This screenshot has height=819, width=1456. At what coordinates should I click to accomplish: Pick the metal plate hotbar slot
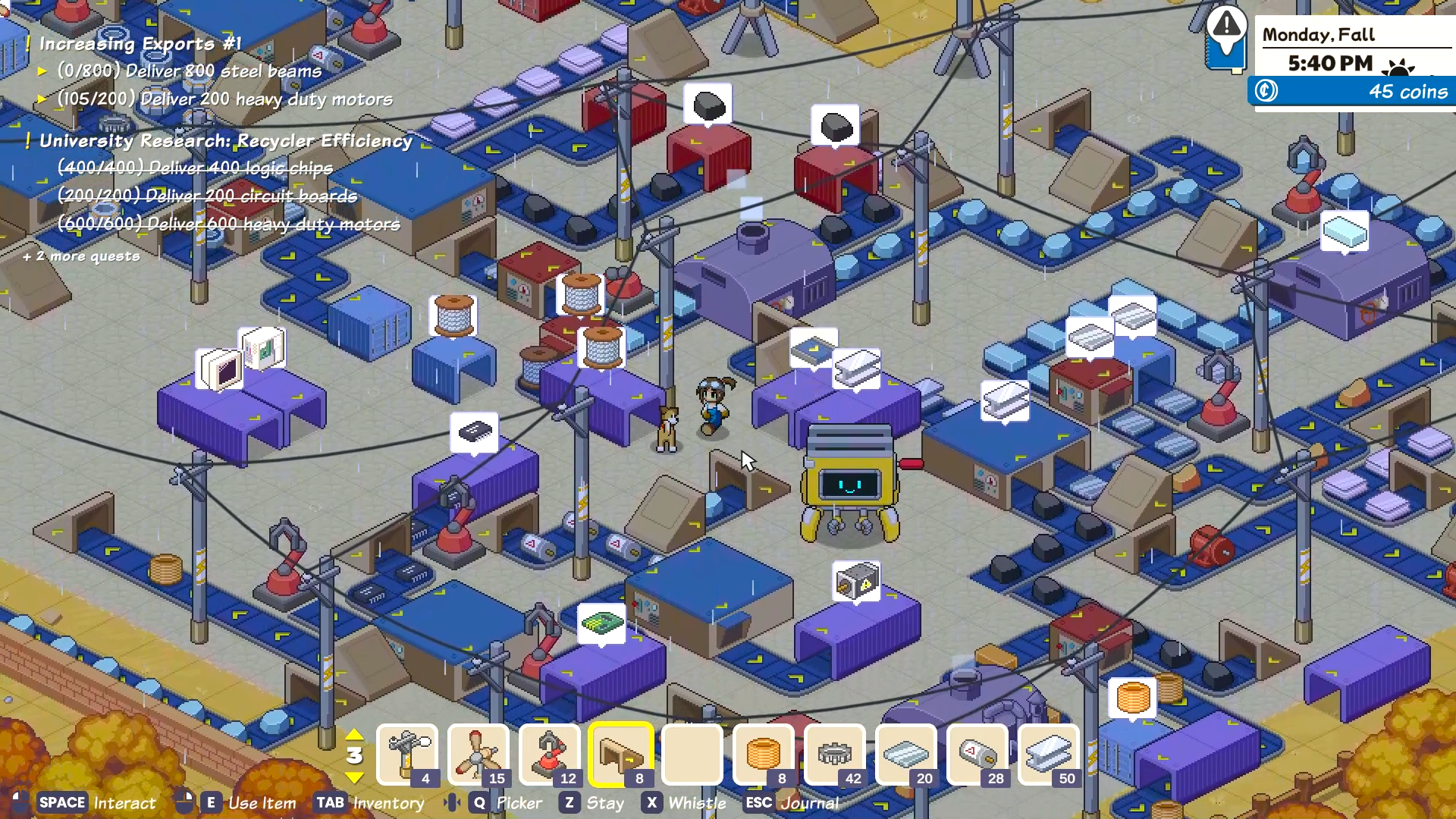coord(906,755)
